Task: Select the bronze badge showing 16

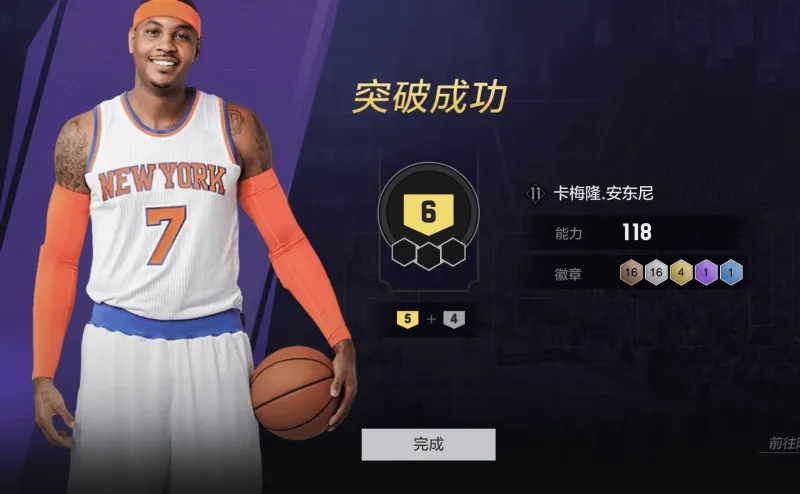Action: click(630, 272)
